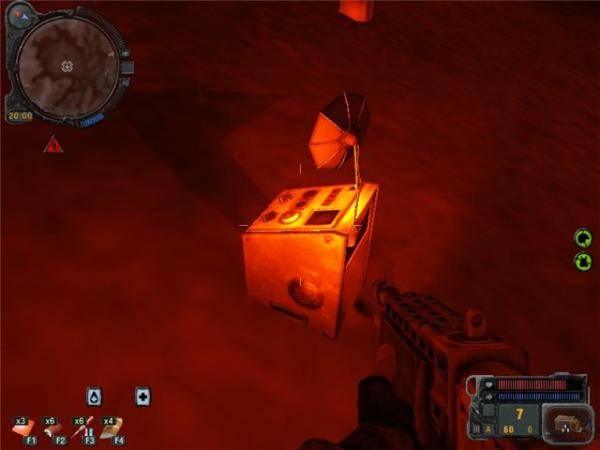Click the upper green circular status icon
This screenshot has width=600, height=450.
(x=583, y=238)
